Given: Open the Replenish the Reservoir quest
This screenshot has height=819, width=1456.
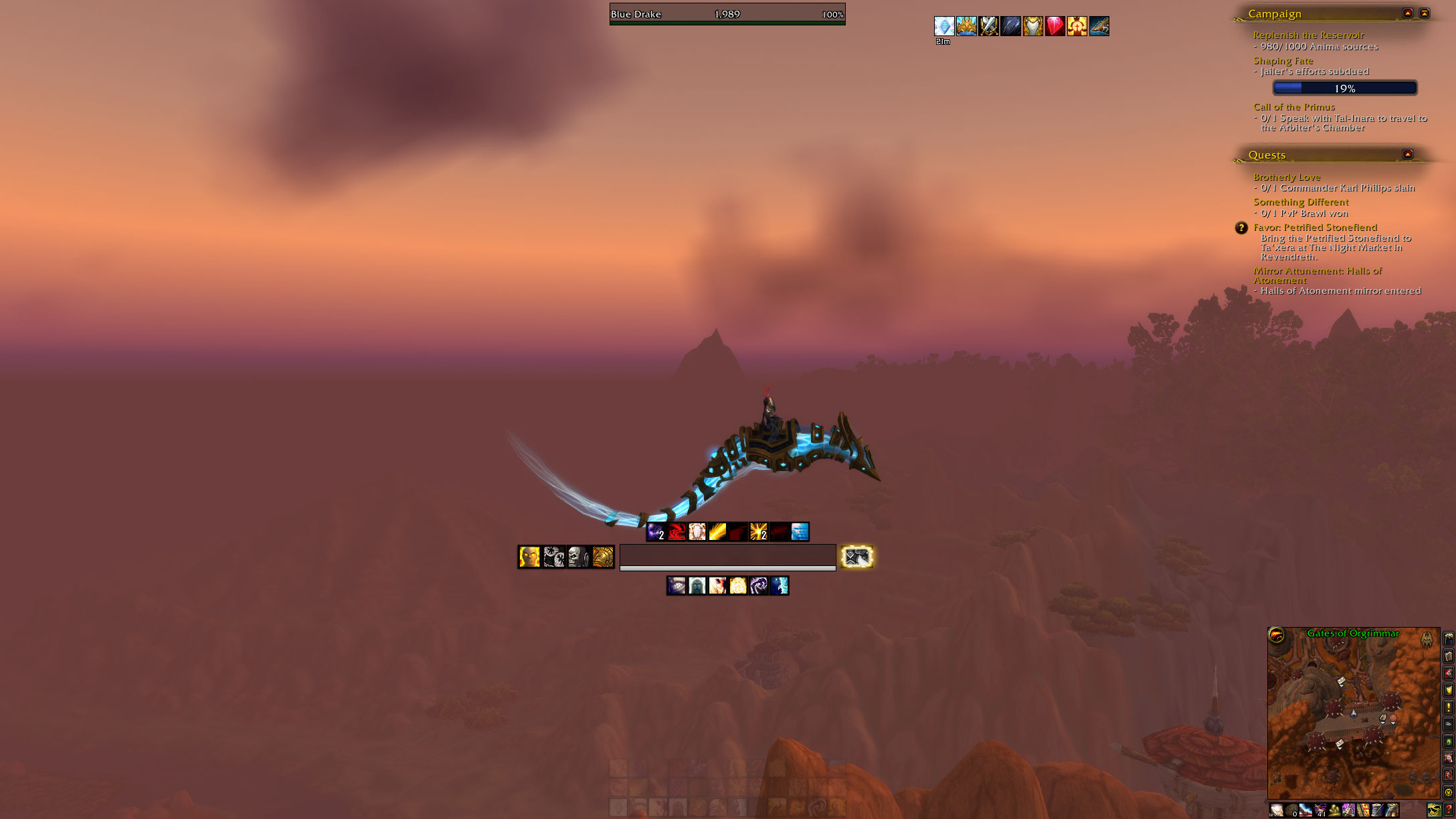Looking at the screenshot, I should point(1308,35).
